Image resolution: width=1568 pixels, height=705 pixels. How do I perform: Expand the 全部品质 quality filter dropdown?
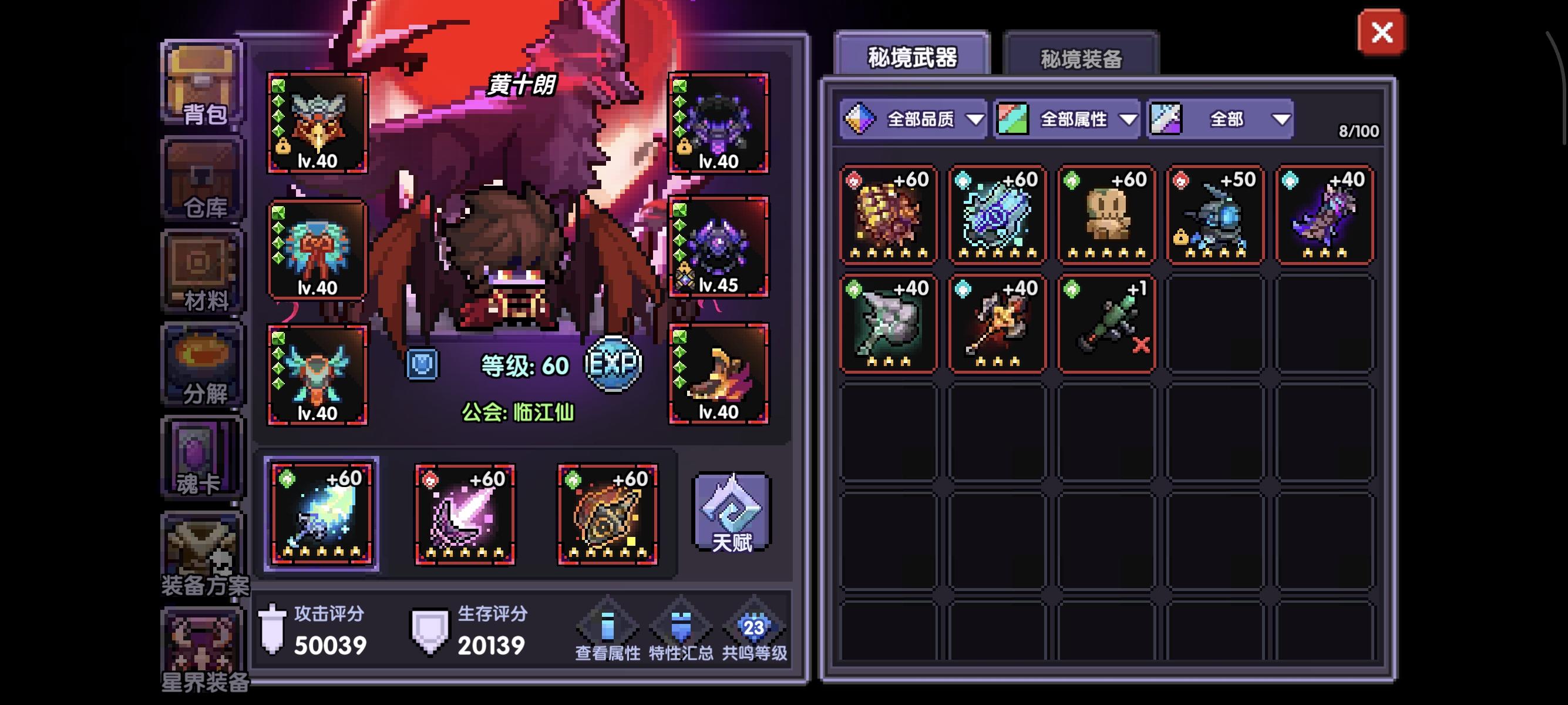(913, 119)
